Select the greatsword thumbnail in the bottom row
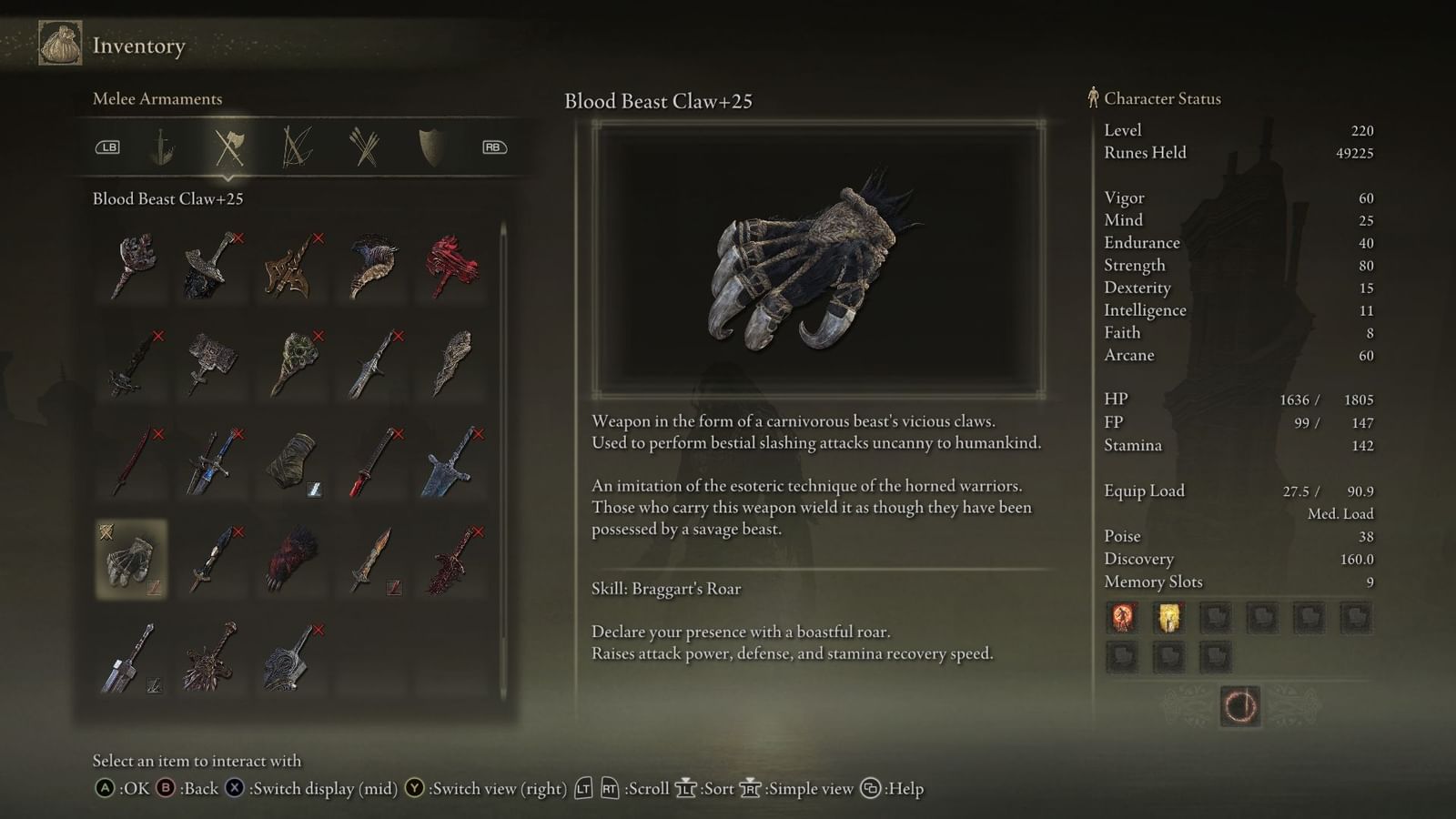Viewport: 1456px width, 819px height. 130,655
